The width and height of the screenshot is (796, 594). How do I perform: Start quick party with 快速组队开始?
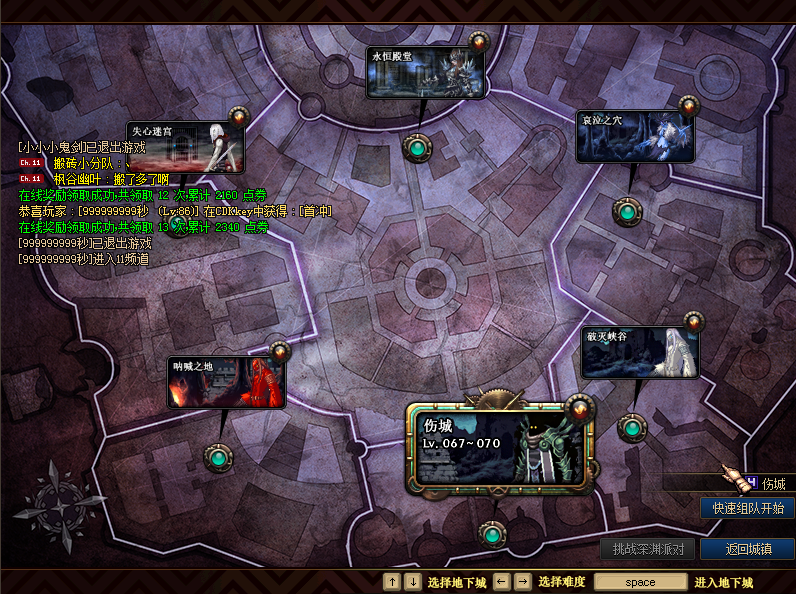tap(747, 508)
